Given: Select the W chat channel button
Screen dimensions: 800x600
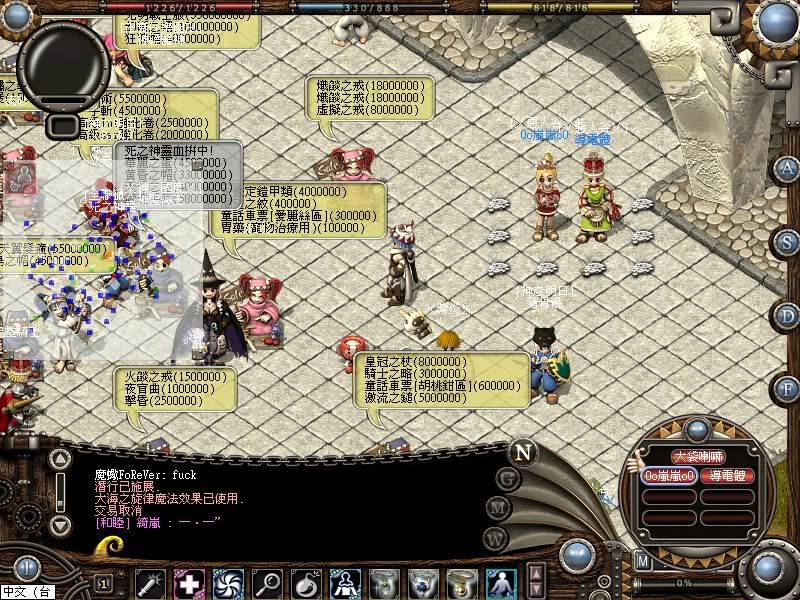Looking at the screenshot, I should [493, 538].
